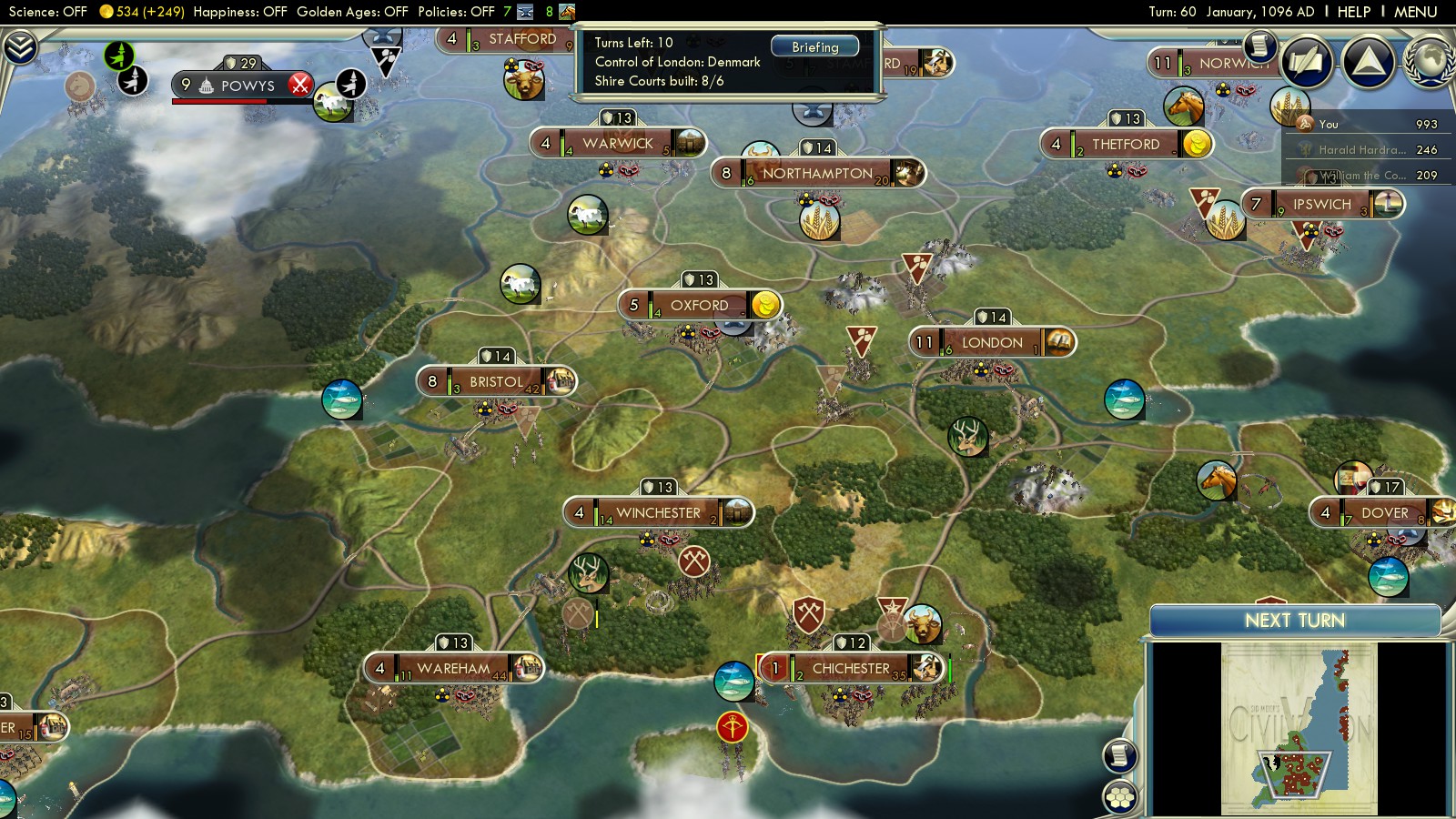This screenshot has width=1456, height=819.
Task: Select Harald Hardrada in the score list
Action: [x=1361, y=150]
